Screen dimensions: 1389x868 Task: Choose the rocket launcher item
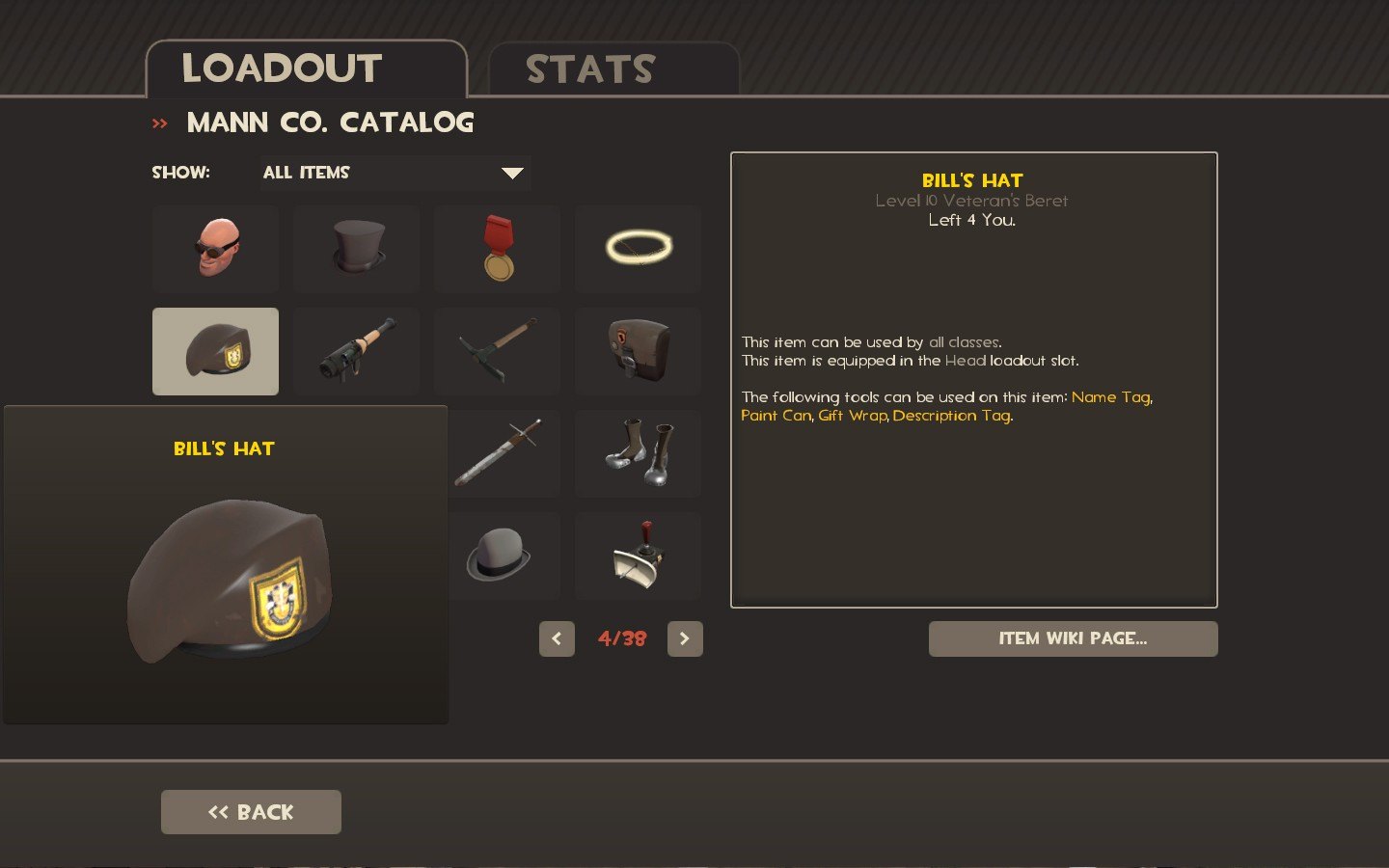(356, 351)
